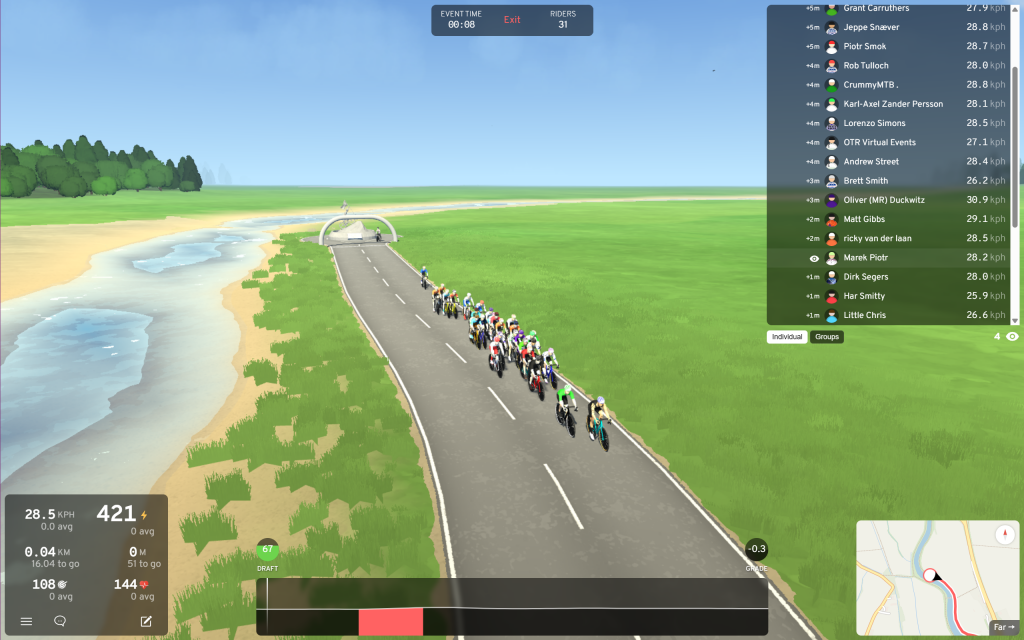
Task: Select the Individual rider list tab
Action: (787, 337)
